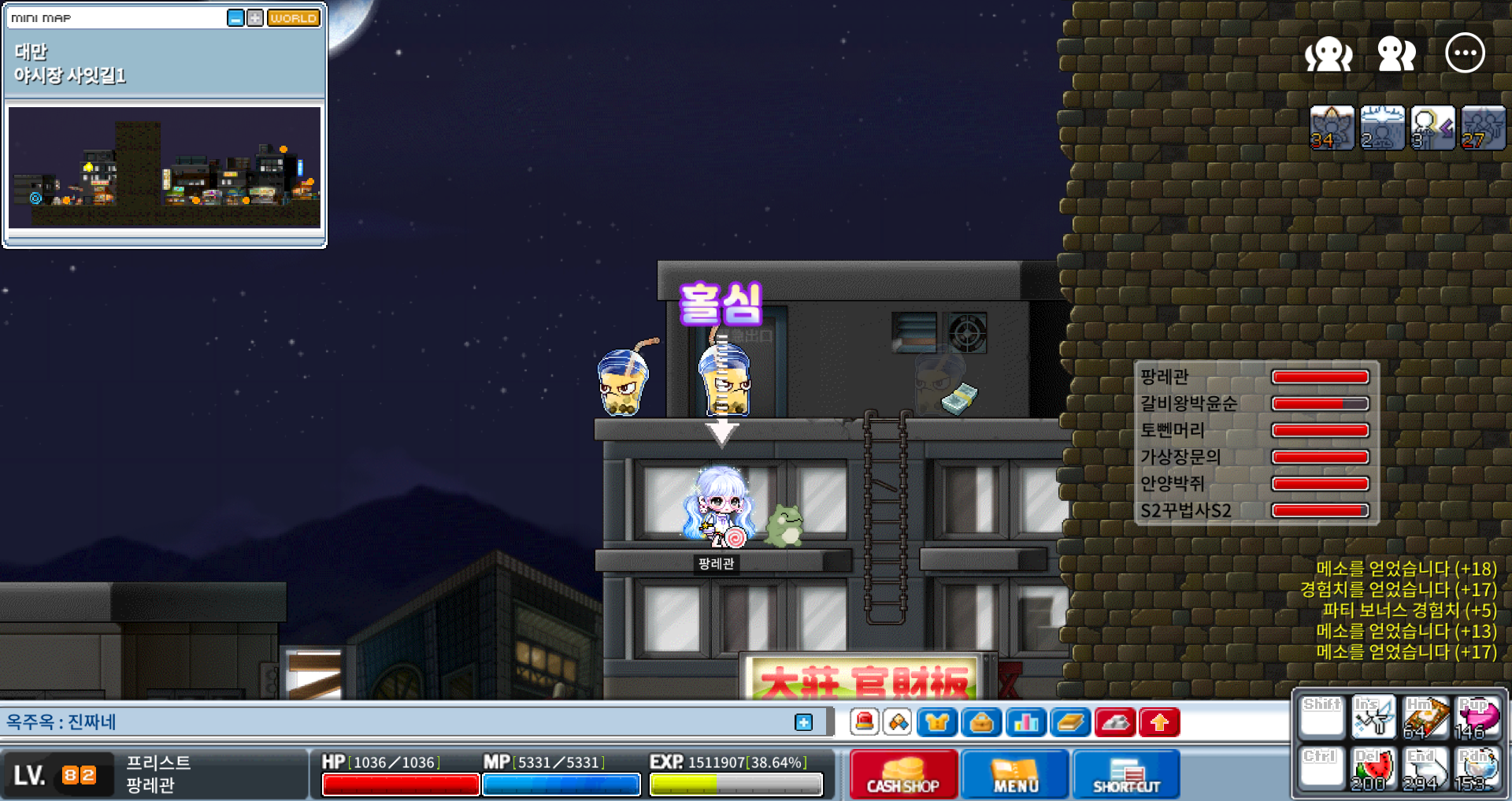Viewport: 1512px width, 801px height.
Task: Expand the chat box with the plus button
Action: (803, 722)
